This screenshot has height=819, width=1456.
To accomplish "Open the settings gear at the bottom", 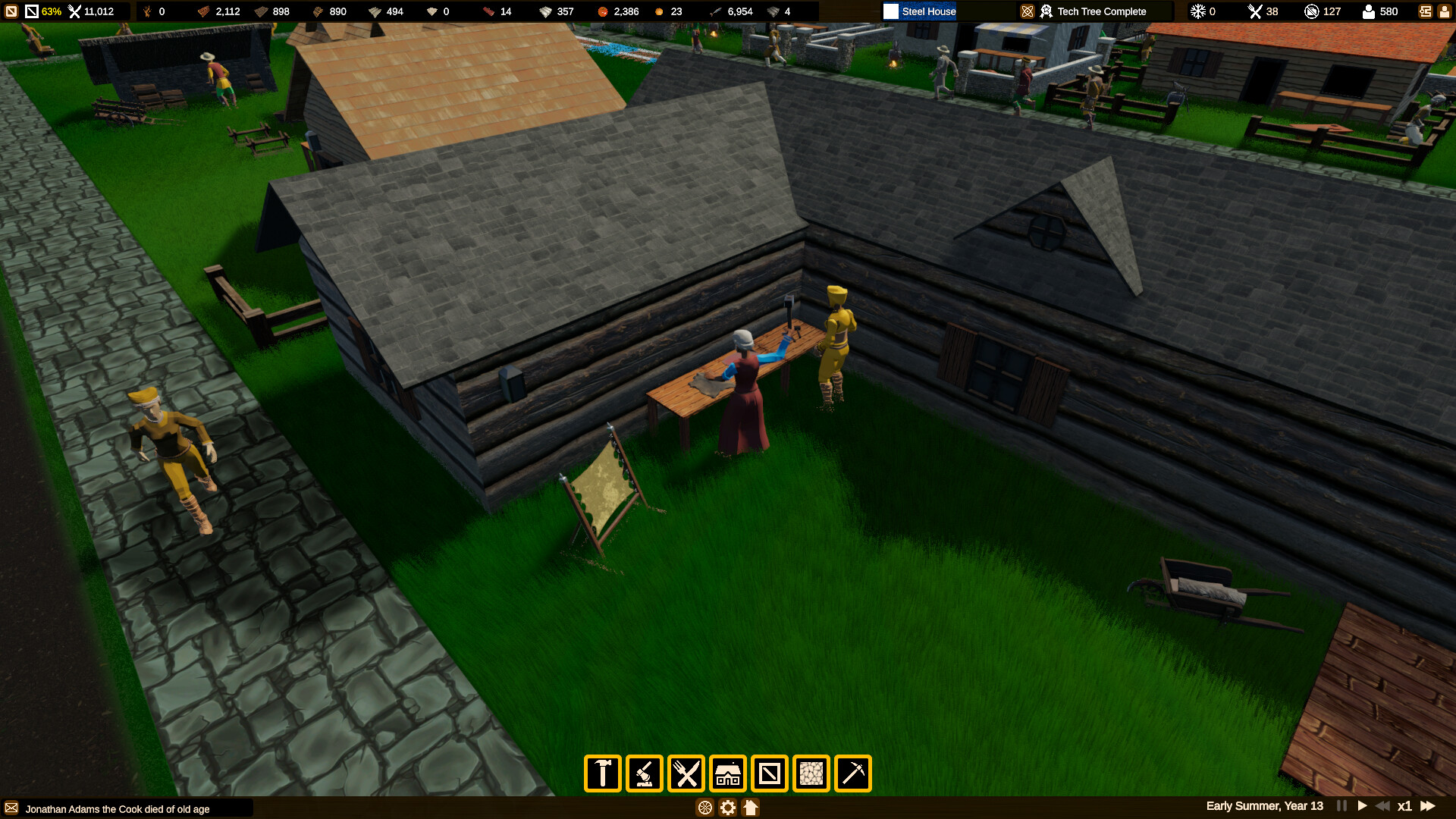I will click(x=727, y=808).
